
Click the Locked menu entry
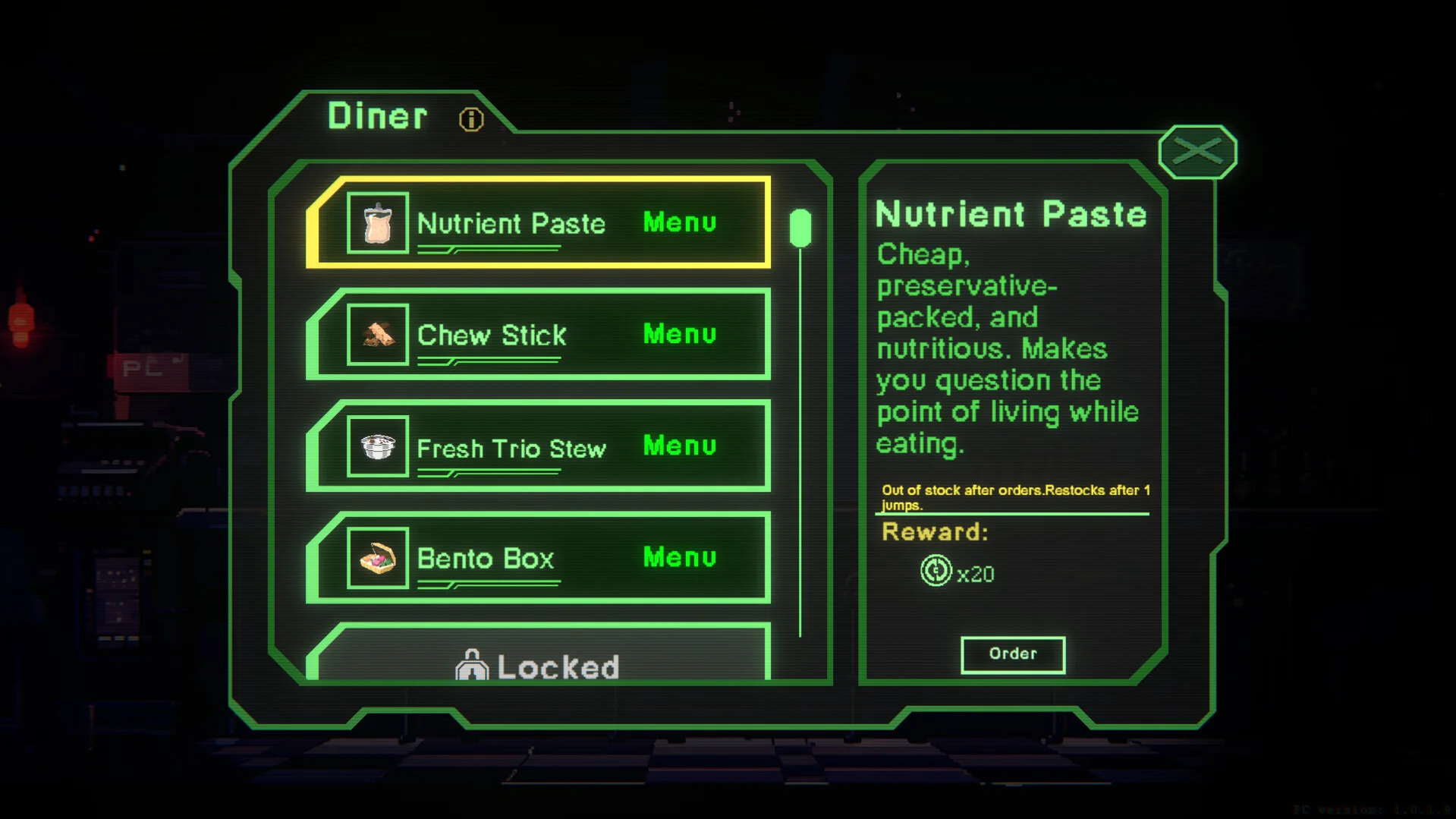[x=539, y=660]
